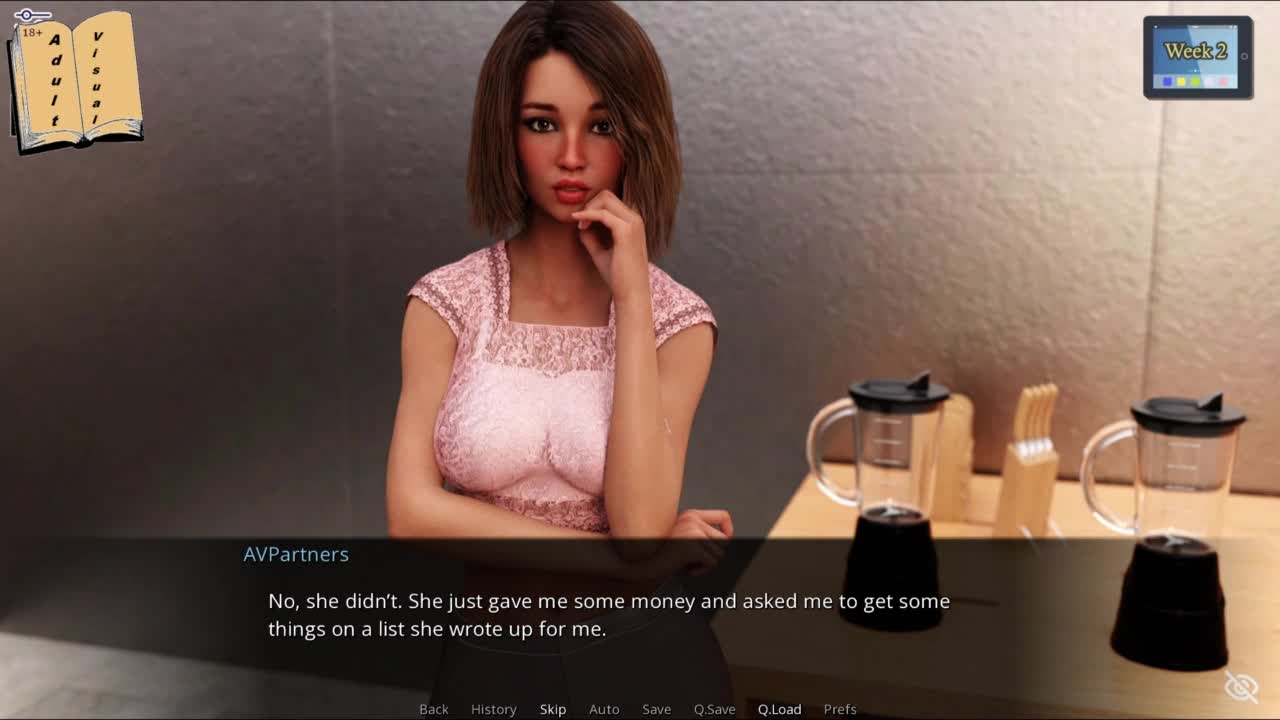
Task: Open Prefs settings
Action: point(840,709)
